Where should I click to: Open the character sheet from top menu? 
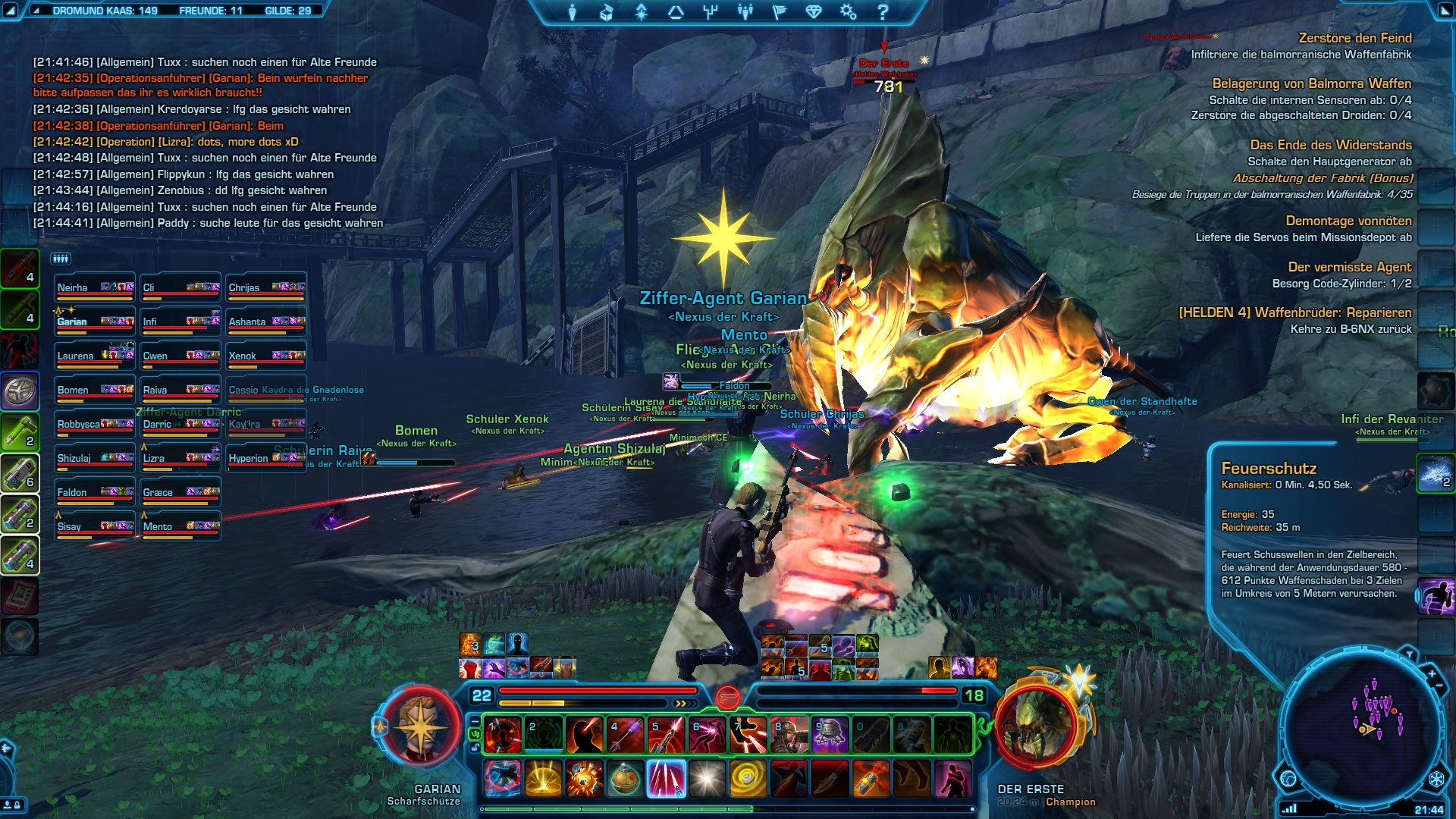coord(573,12)
